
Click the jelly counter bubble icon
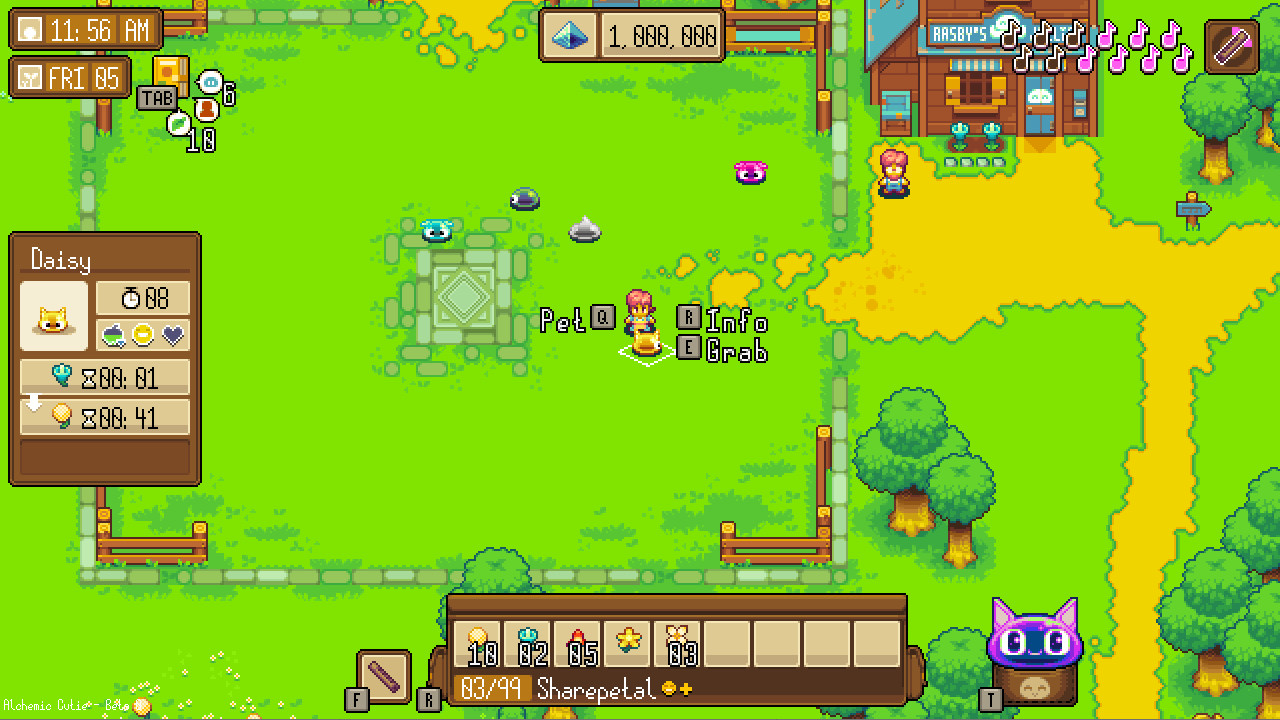coord(210,82)
